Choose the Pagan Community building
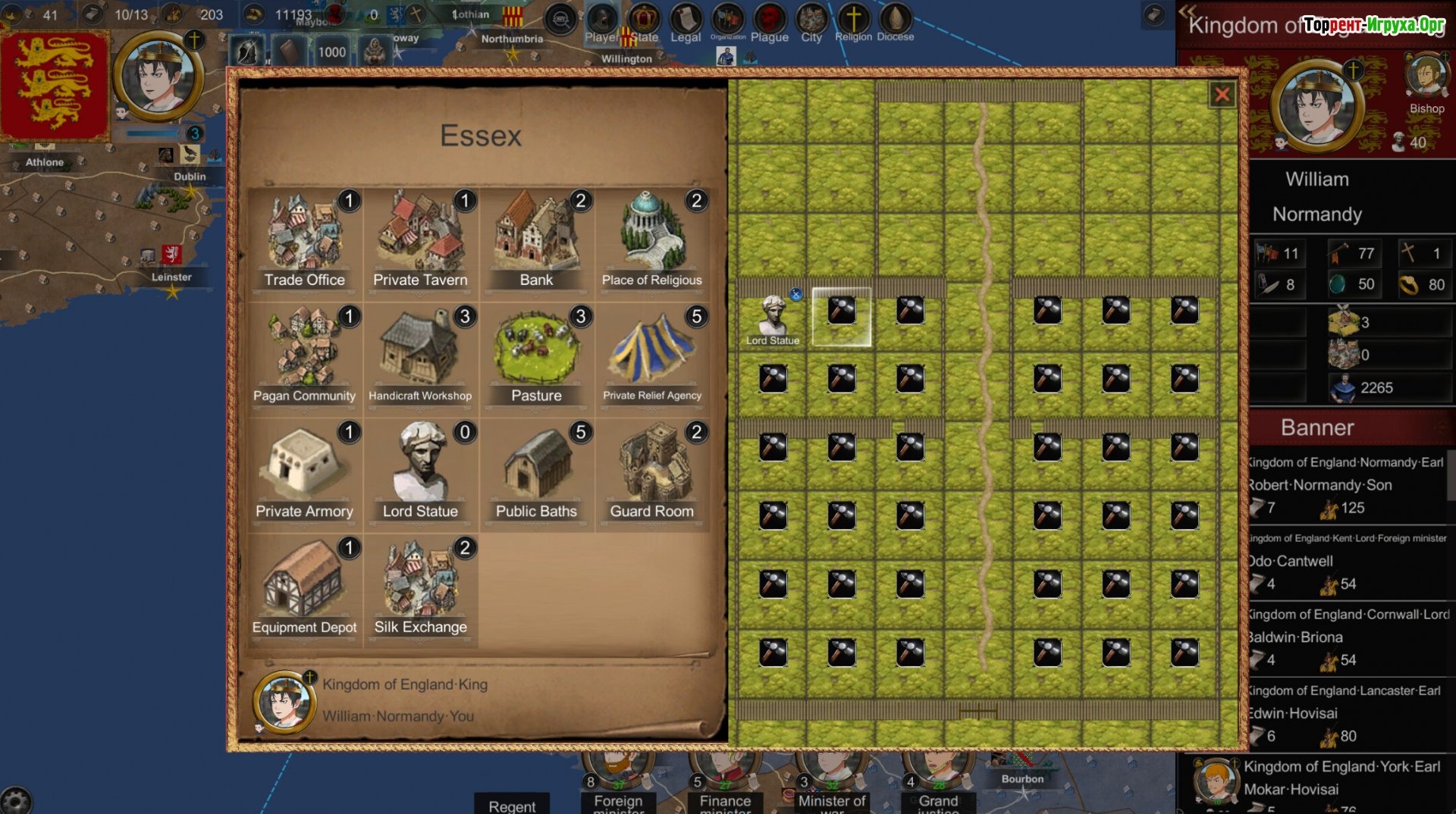Image resolution: width=1456 pixels, height=814 pixels. coord(305,355)
